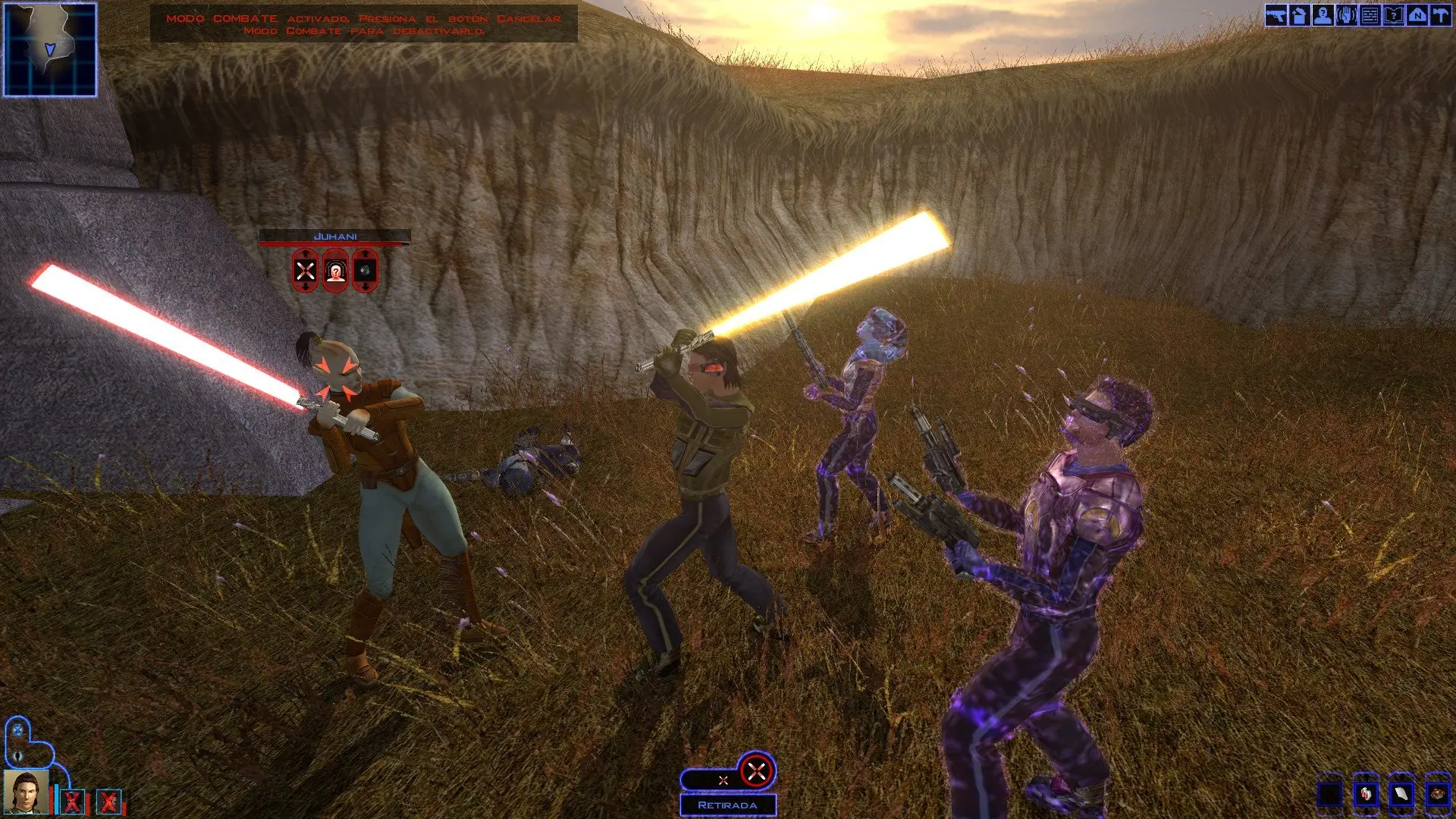This screenshot has width=1456, height=819.
Task: Open the Map screen icon
Action: click(1417, 16)
